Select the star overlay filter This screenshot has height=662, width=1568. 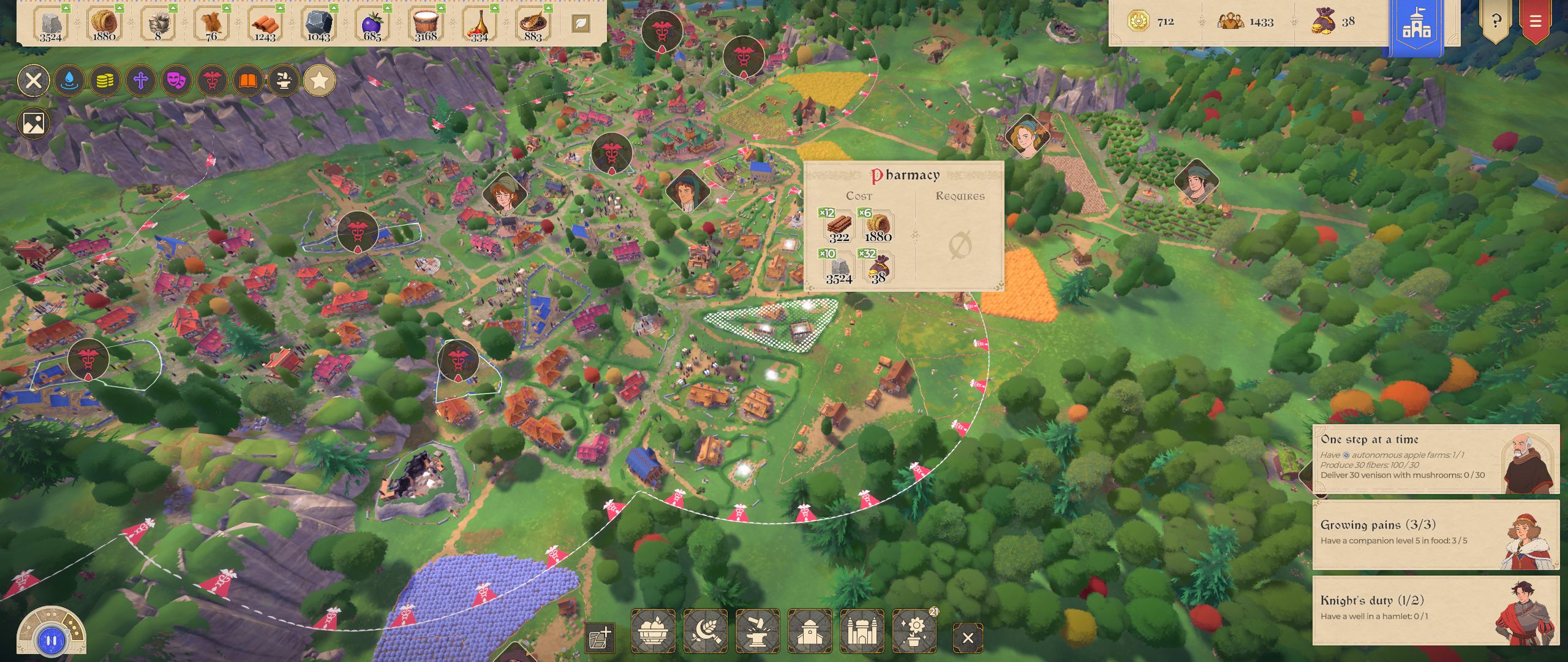coord(319,80)
